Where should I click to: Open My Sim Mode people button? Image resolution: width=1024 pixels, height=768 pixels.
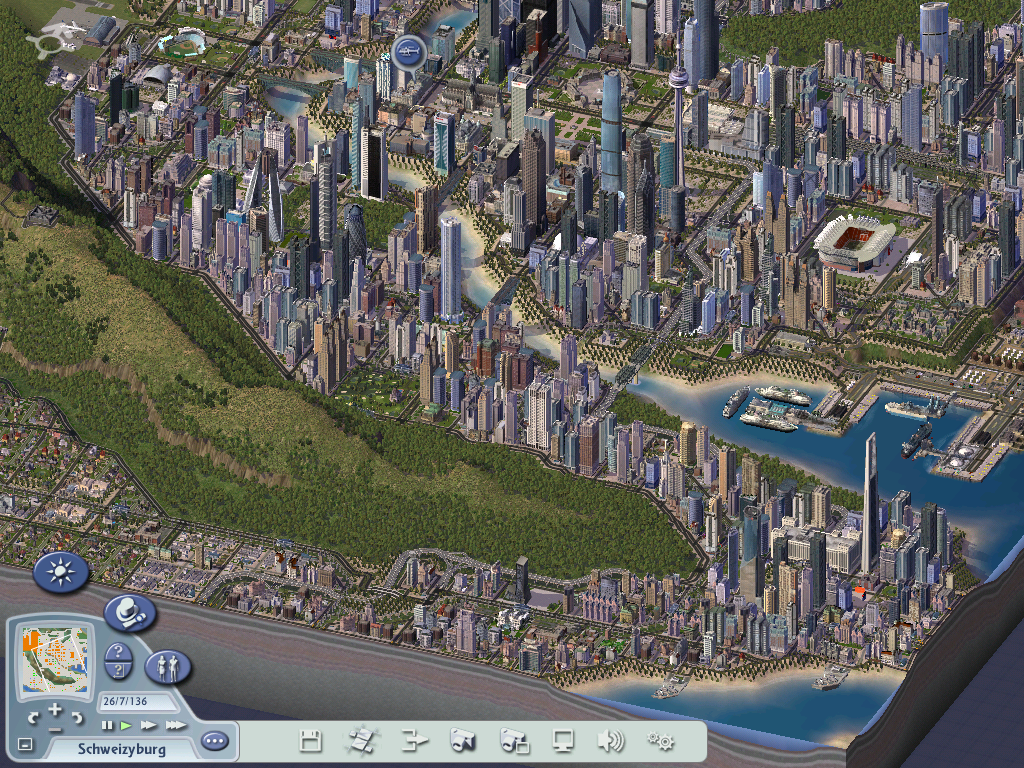coord(168,665)
